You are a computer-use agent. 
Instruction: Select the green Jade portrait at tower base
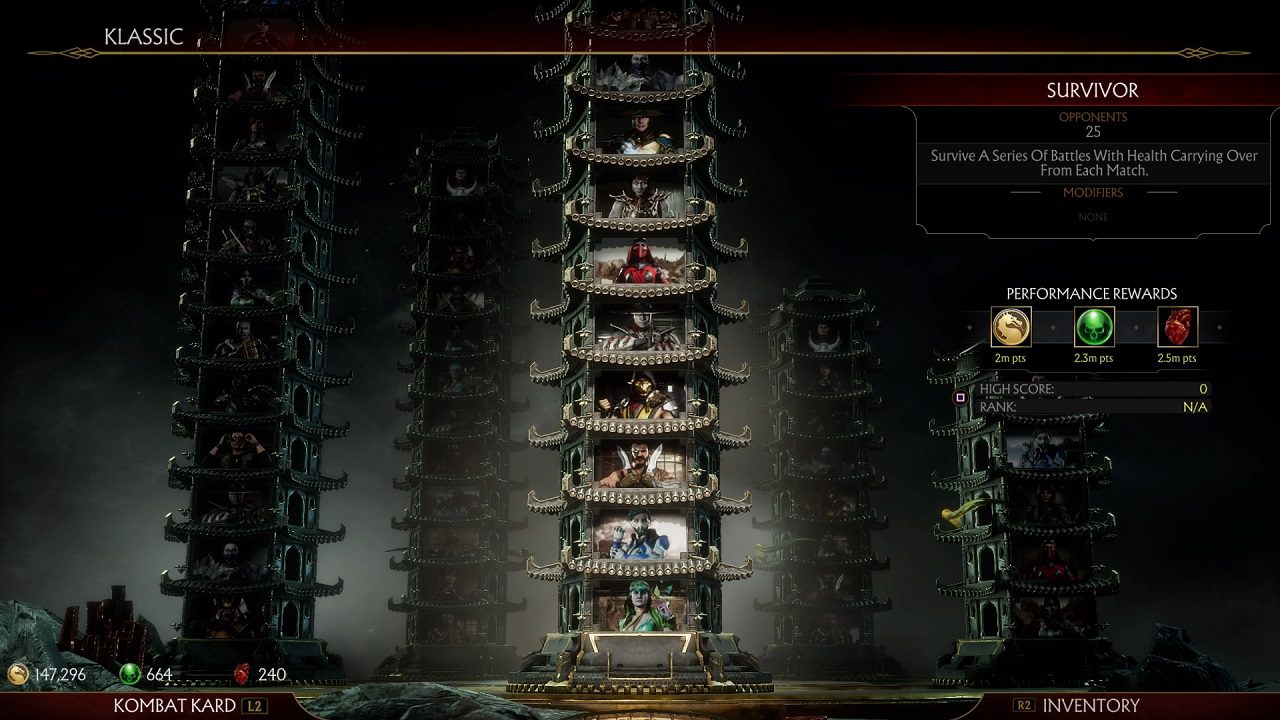click(640, 606)
